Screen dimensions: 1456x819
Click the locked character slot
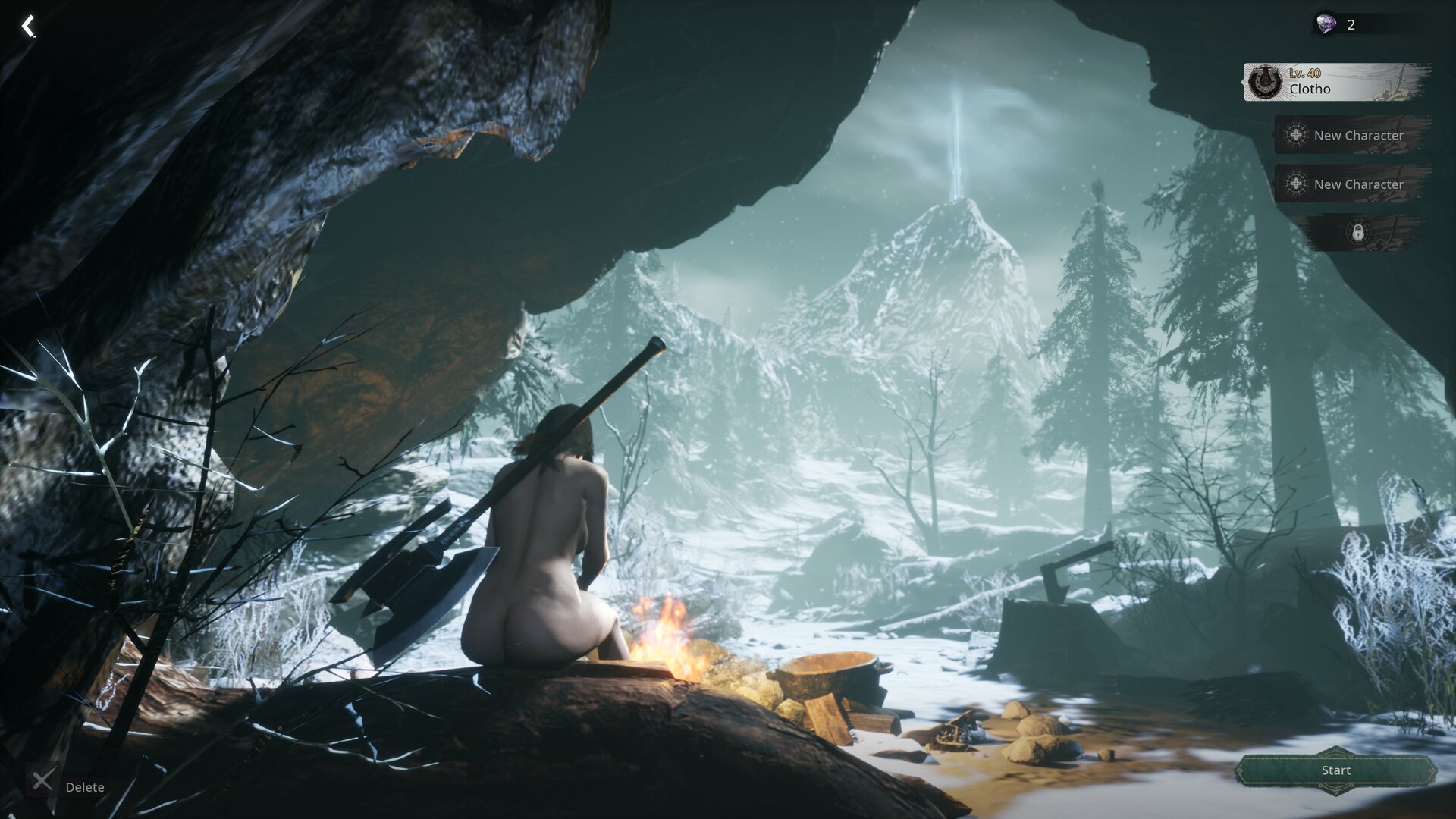[x=1357, y=232]
